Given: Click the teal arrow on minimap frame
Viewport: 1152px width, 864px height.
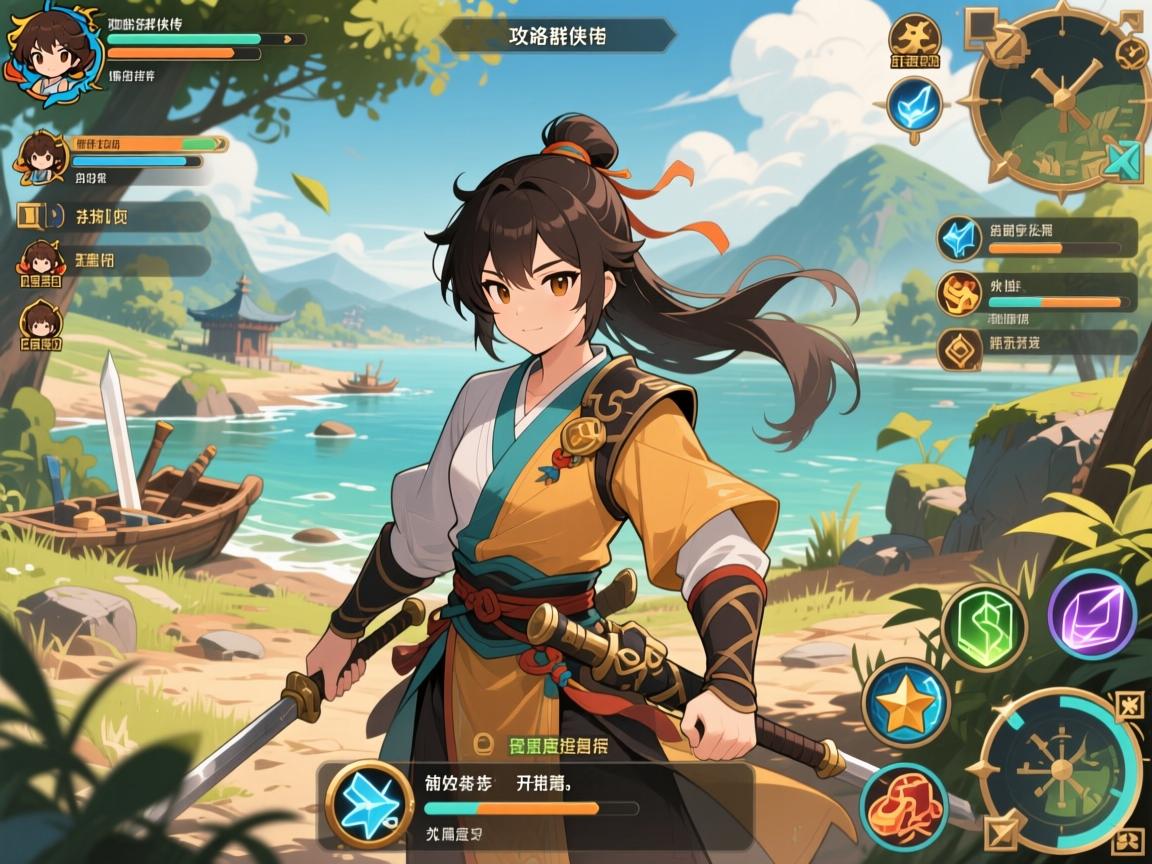Looking at the screenshot, I should pyautogui.click(x=1126, y=160).
